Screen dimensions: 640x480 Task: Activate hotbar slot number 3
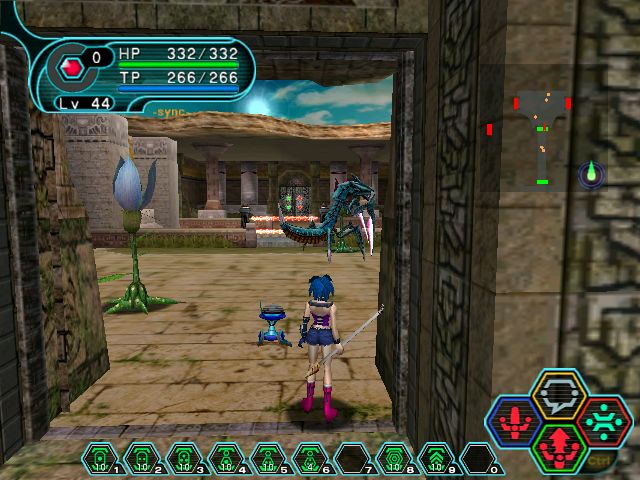pyautogui.click(x=185, y=460)
